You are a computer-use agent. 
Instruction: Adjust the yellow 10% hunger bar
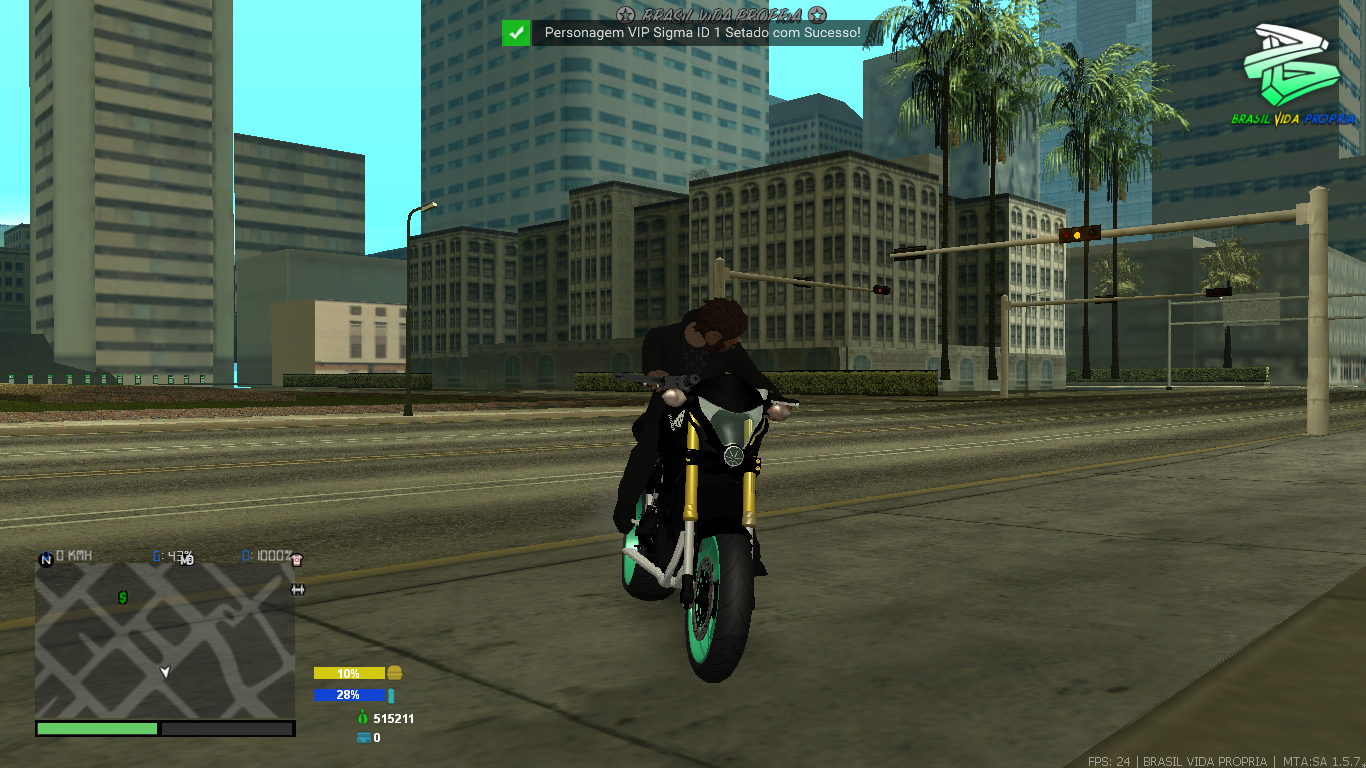350,673
